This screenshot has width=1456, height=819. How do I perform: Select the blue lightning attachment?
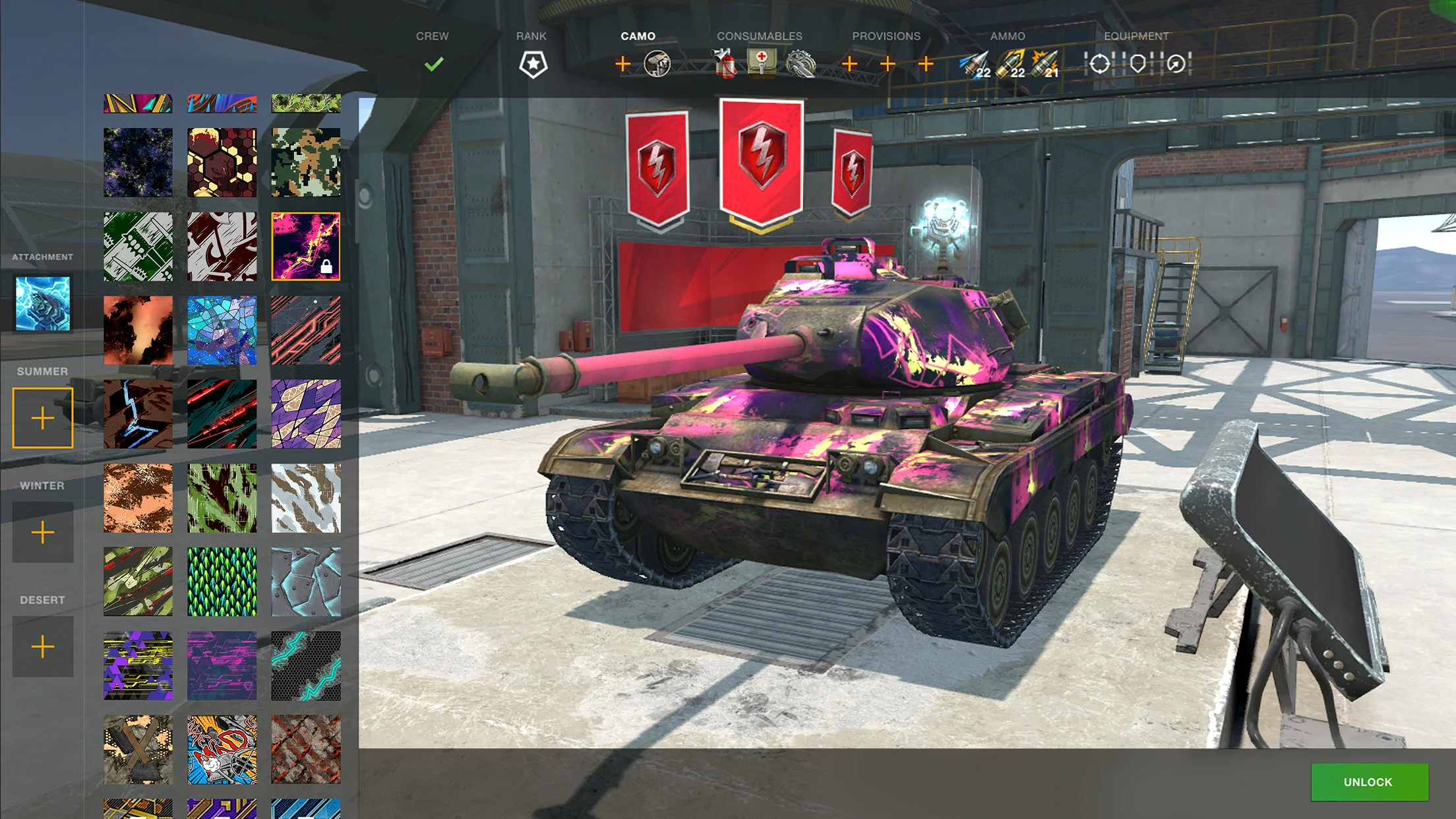click(43, 303)
